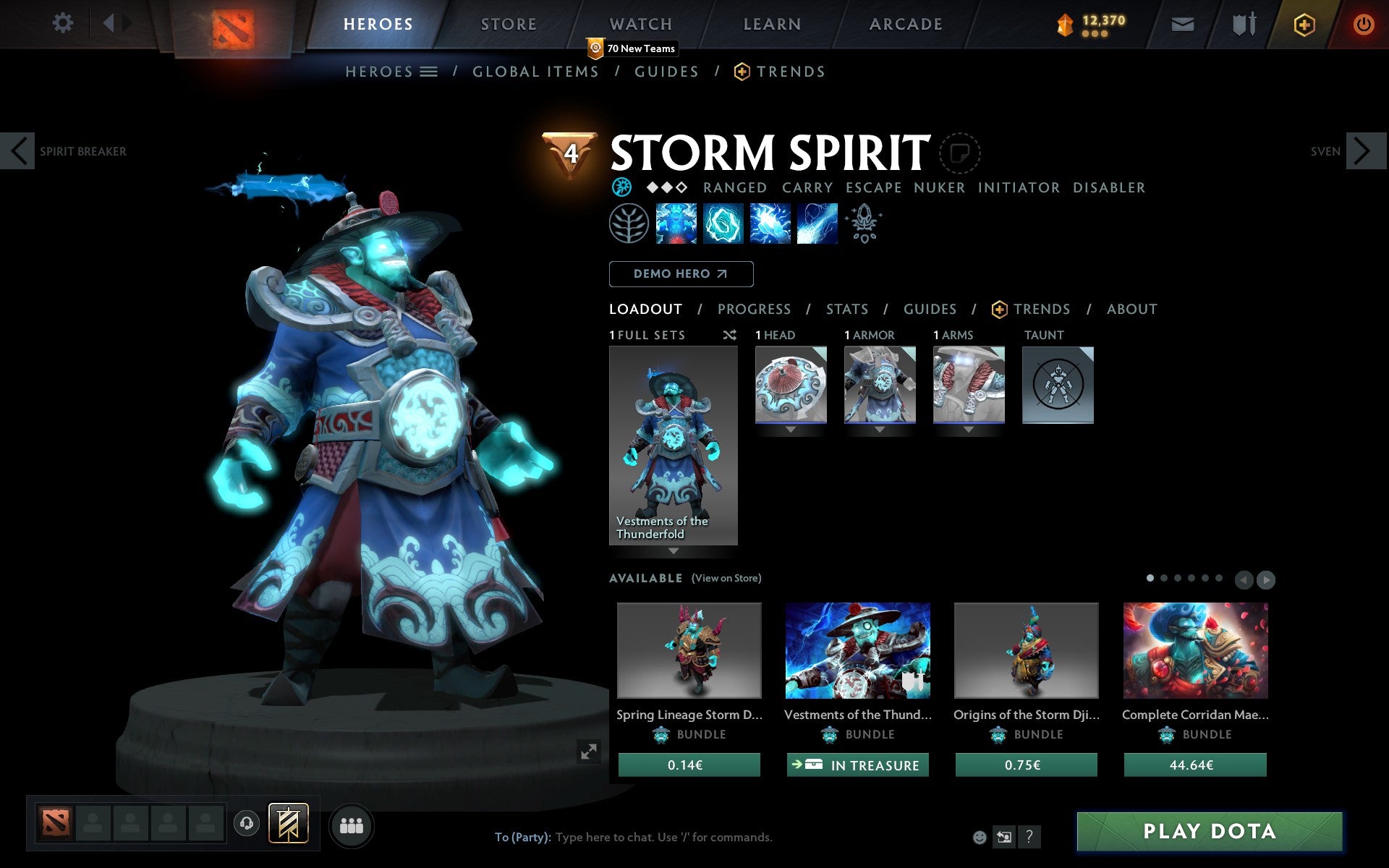1389x868 pixels.
Task: Toggle the voice chat headset icon
Action: (246, 822)
